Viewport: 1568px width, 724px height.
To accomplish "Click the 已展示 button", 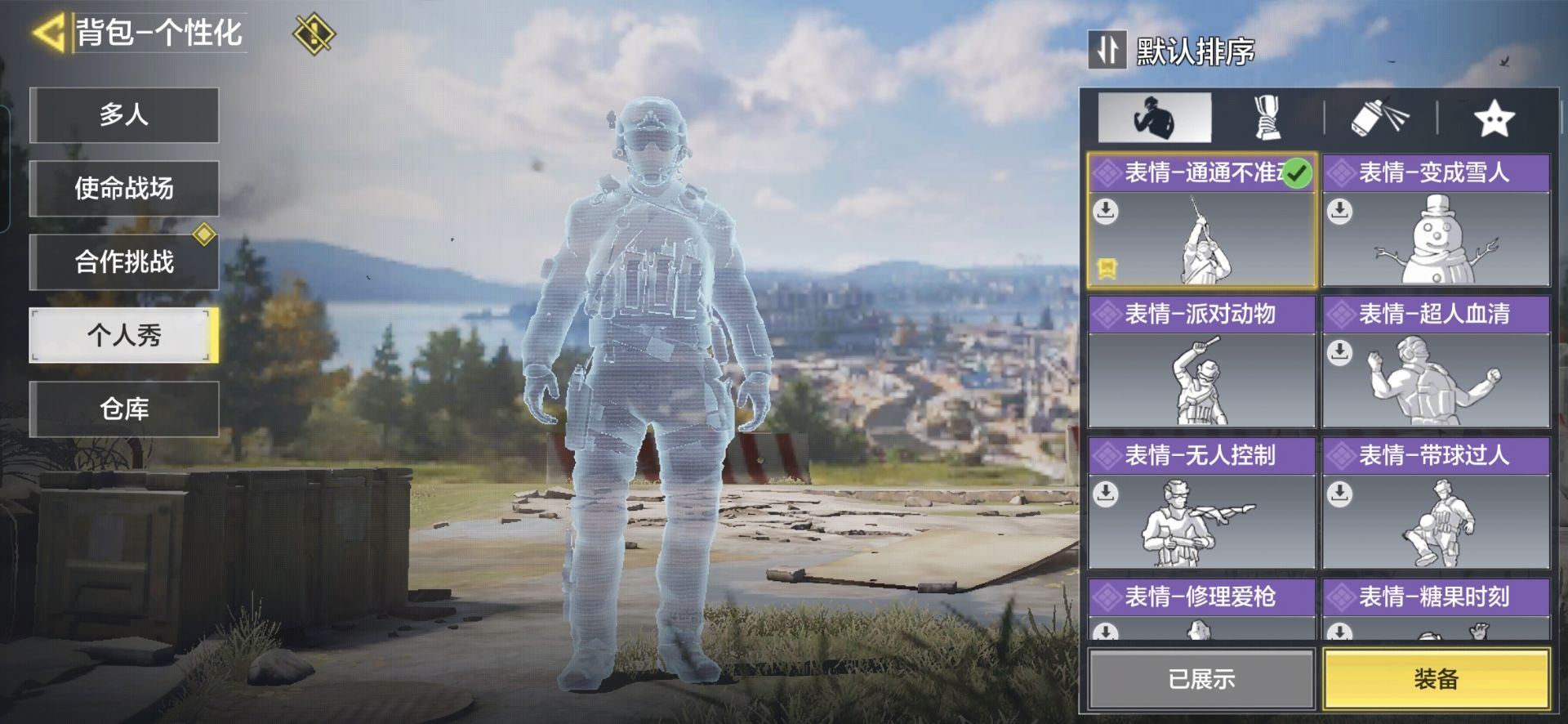I will pos(1201,678).
